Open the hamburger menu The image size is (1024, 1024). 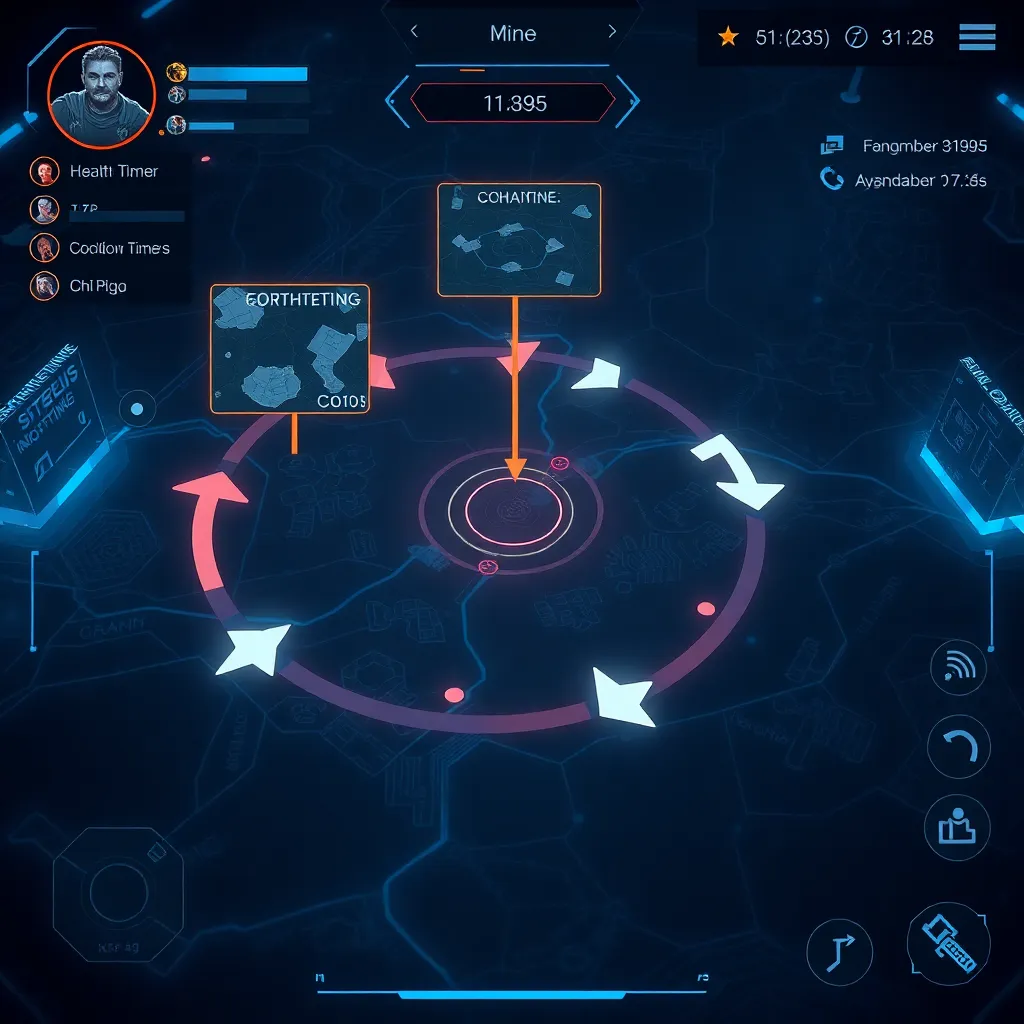[976, 37]
